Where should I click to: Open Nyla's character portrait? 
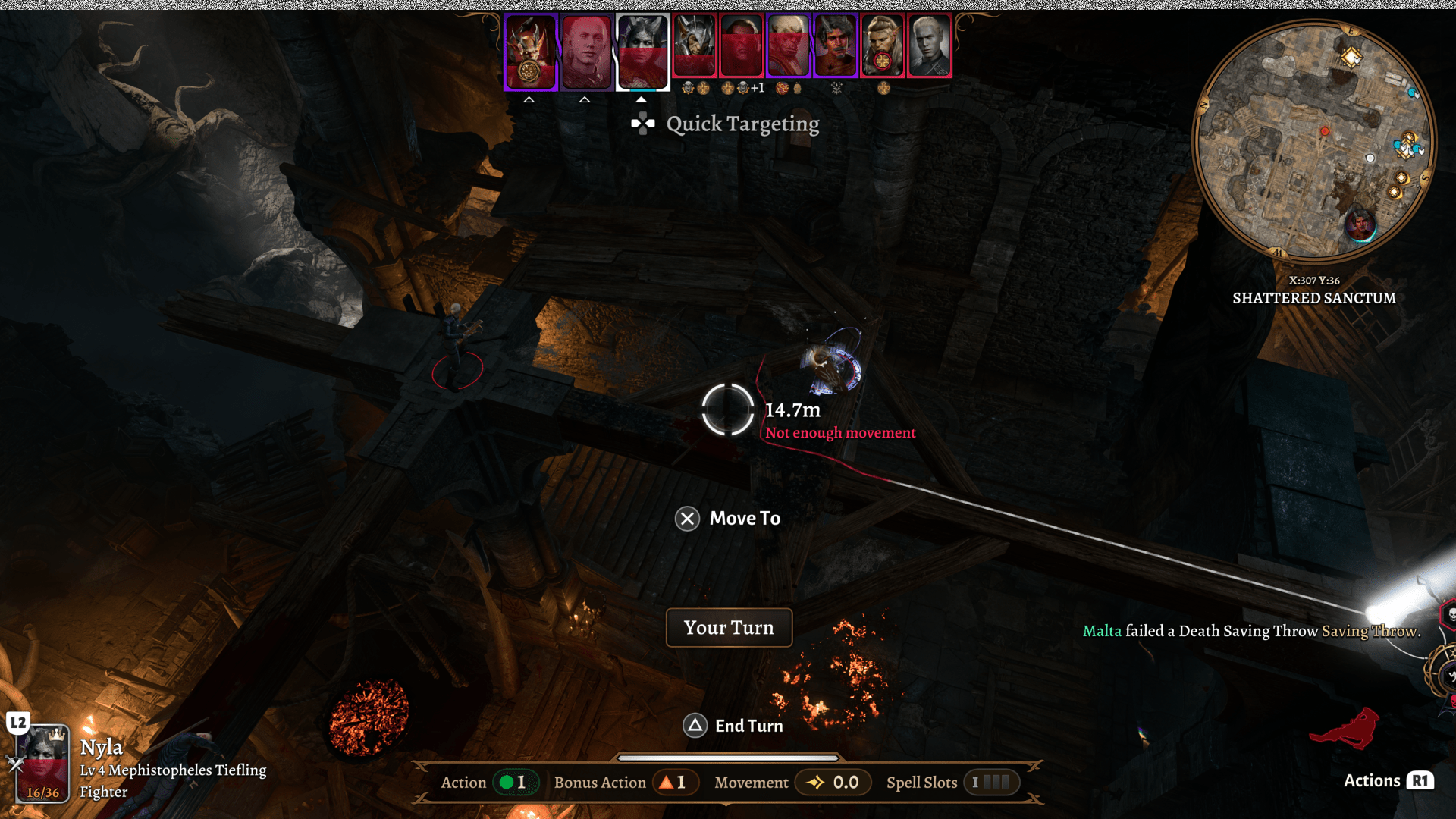tap(43, 763)
